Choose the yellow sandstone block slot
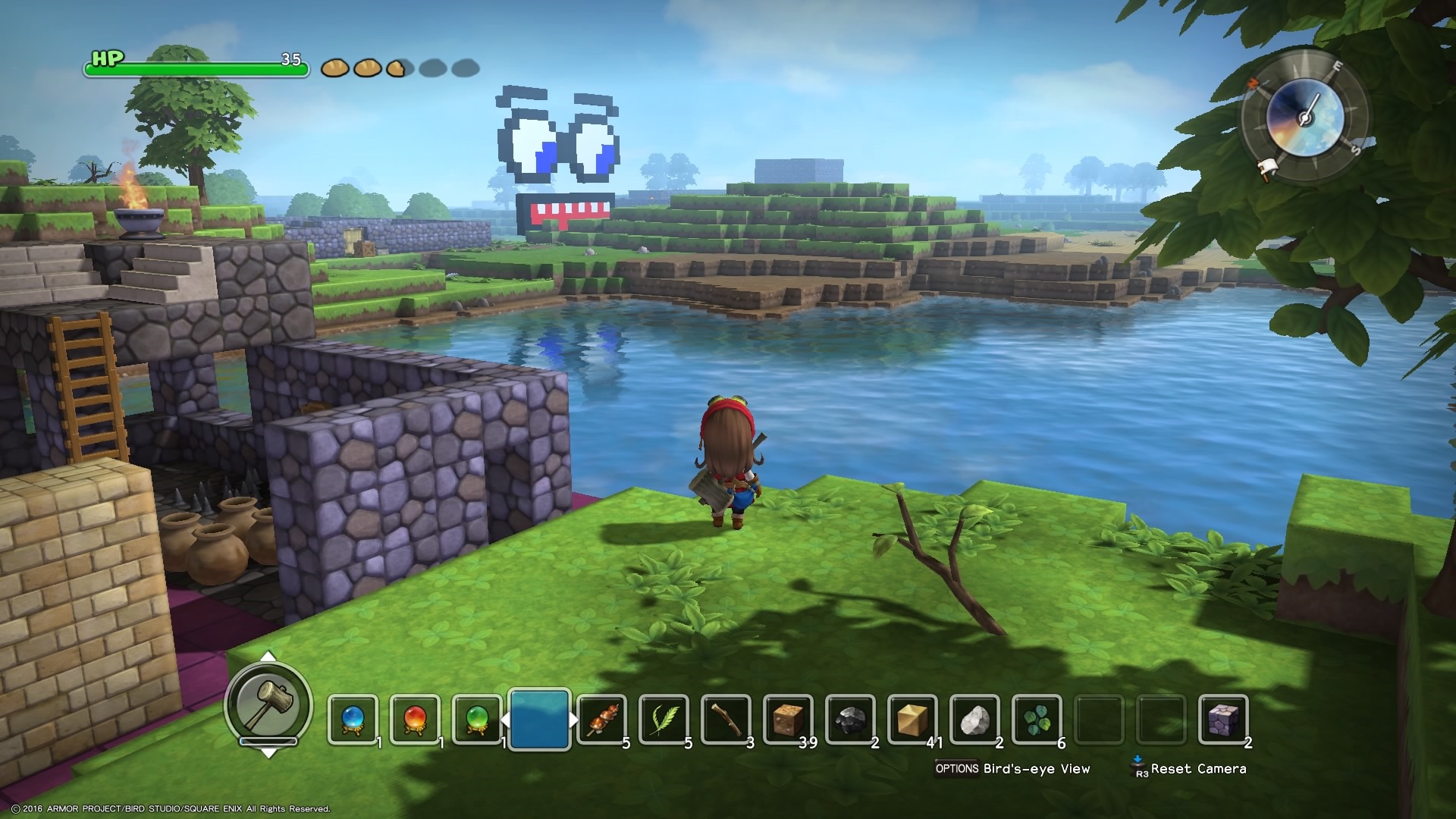Screen dimensions: 1456x819 point(912,719)
